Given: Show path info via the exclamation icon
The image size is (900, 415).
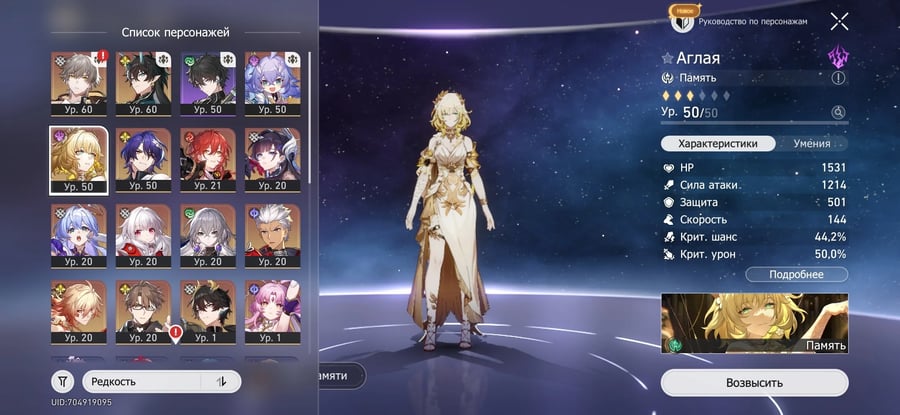Looking at the screenshot, I should 838,78.
